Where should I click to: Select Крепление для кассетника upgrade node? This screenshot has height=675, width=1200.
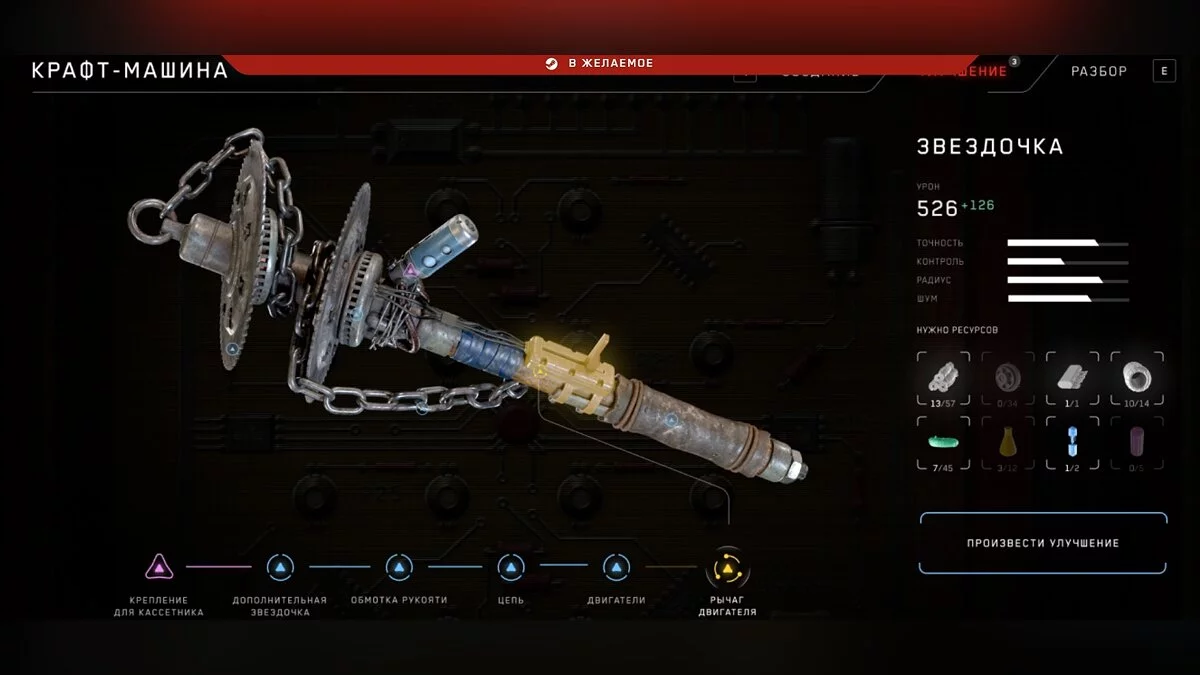158,568
